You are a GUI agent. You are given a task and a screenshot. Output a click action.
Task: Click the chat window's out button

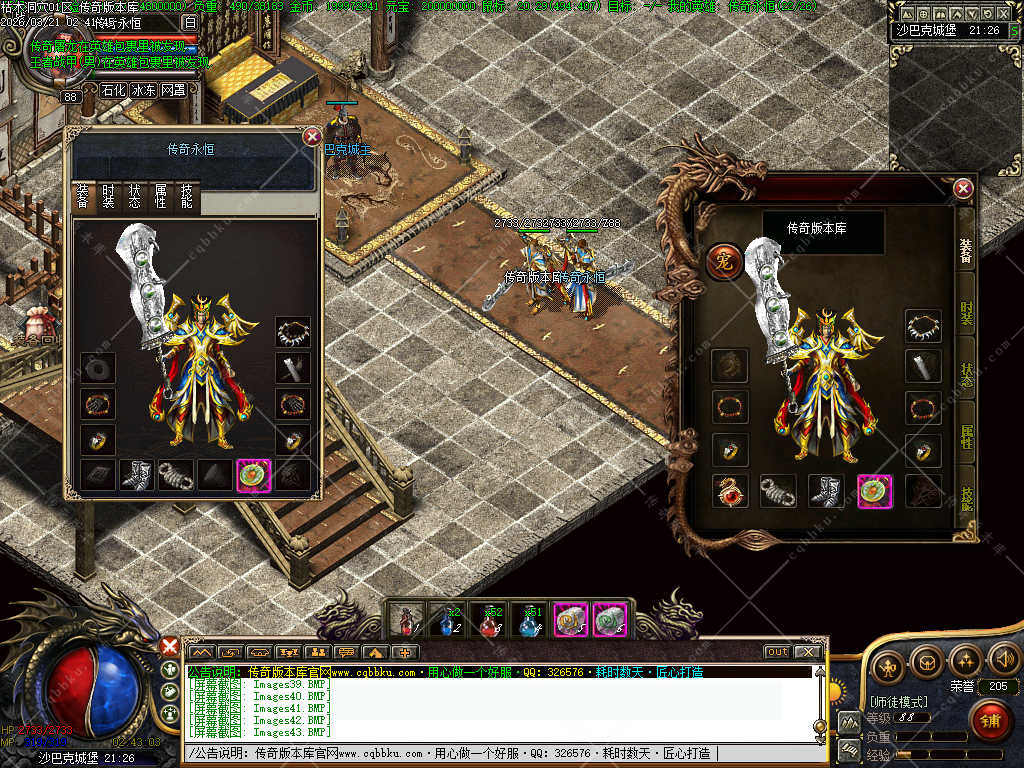[x=777, y=652]
